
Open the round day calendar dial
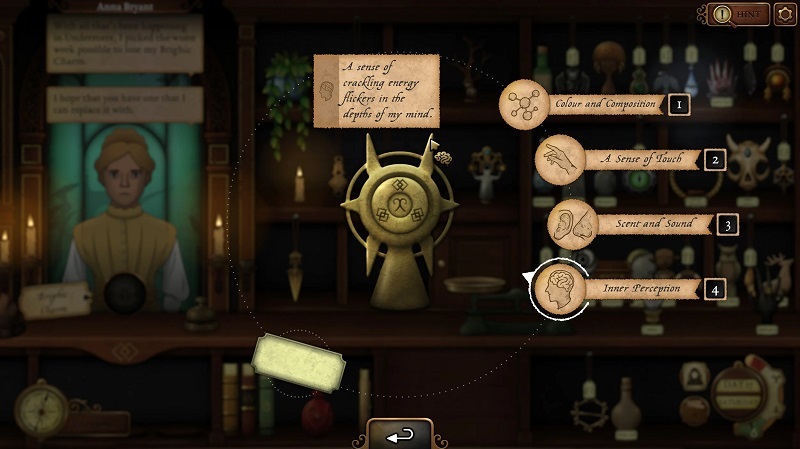point(742,391)
